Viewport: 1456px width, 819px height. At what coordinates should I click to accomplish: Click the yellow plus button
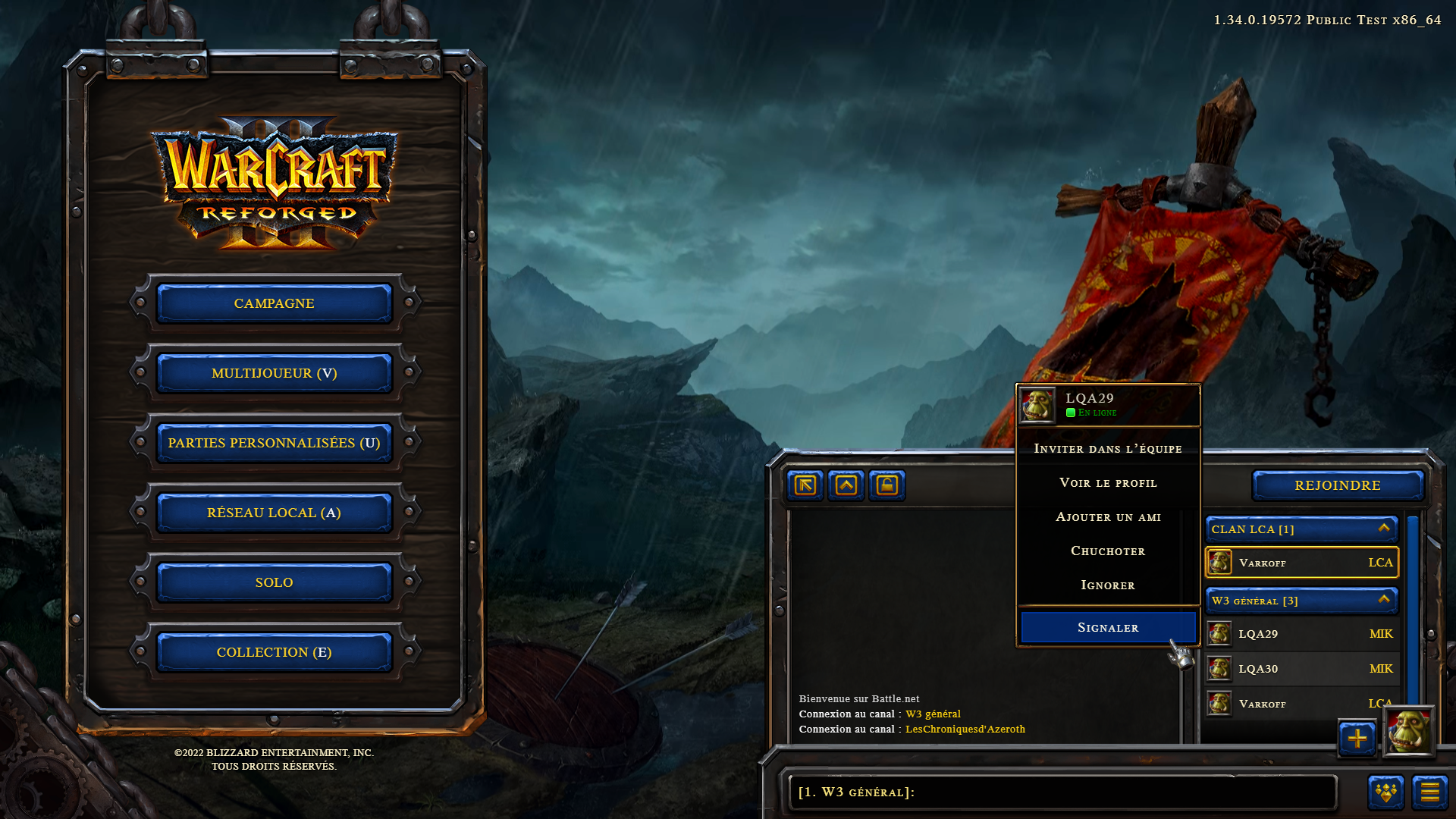[x=1357, y=738]
